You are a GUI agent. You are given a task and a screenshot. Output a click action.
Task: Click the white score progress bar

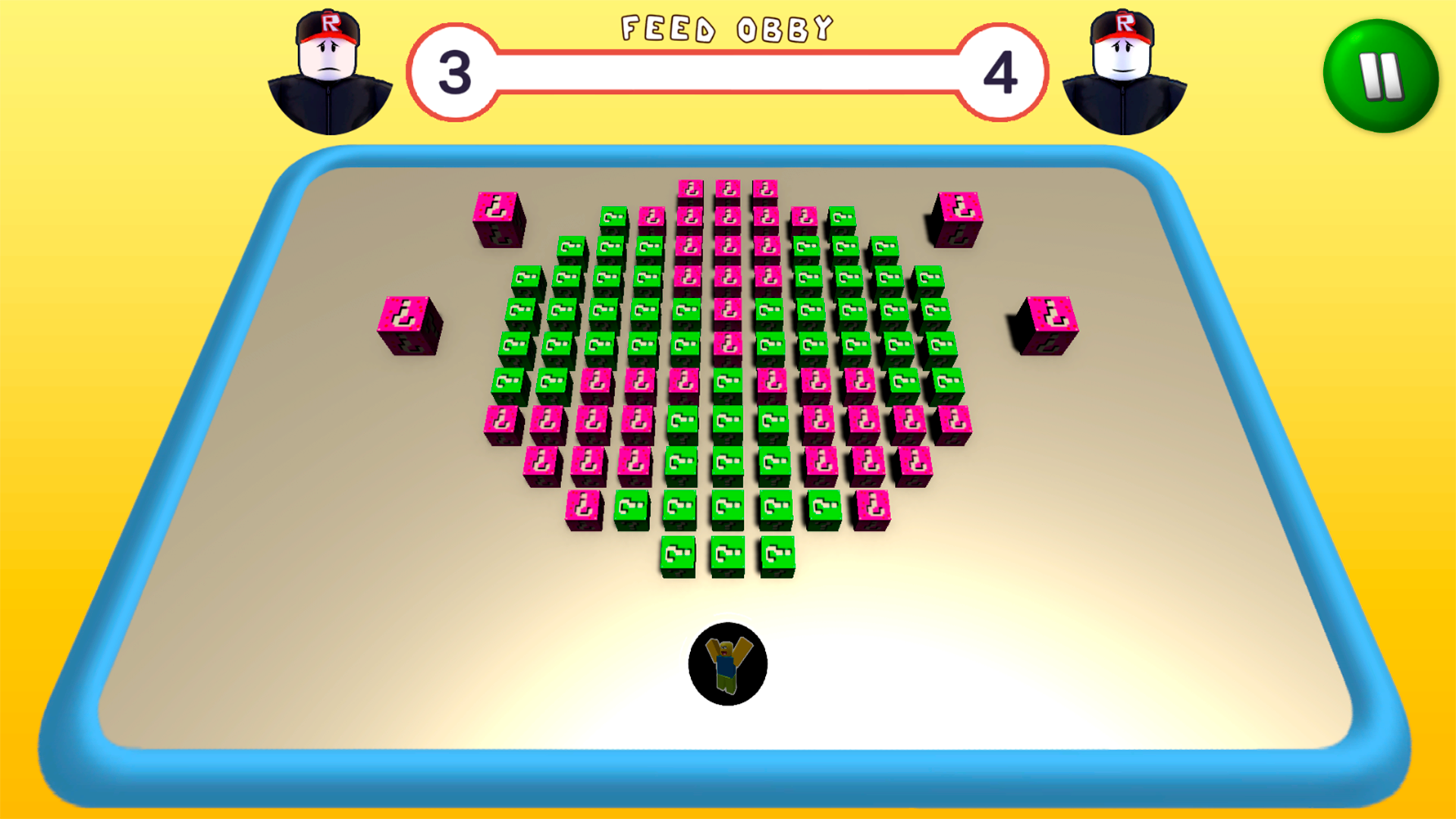click(728, 74)
